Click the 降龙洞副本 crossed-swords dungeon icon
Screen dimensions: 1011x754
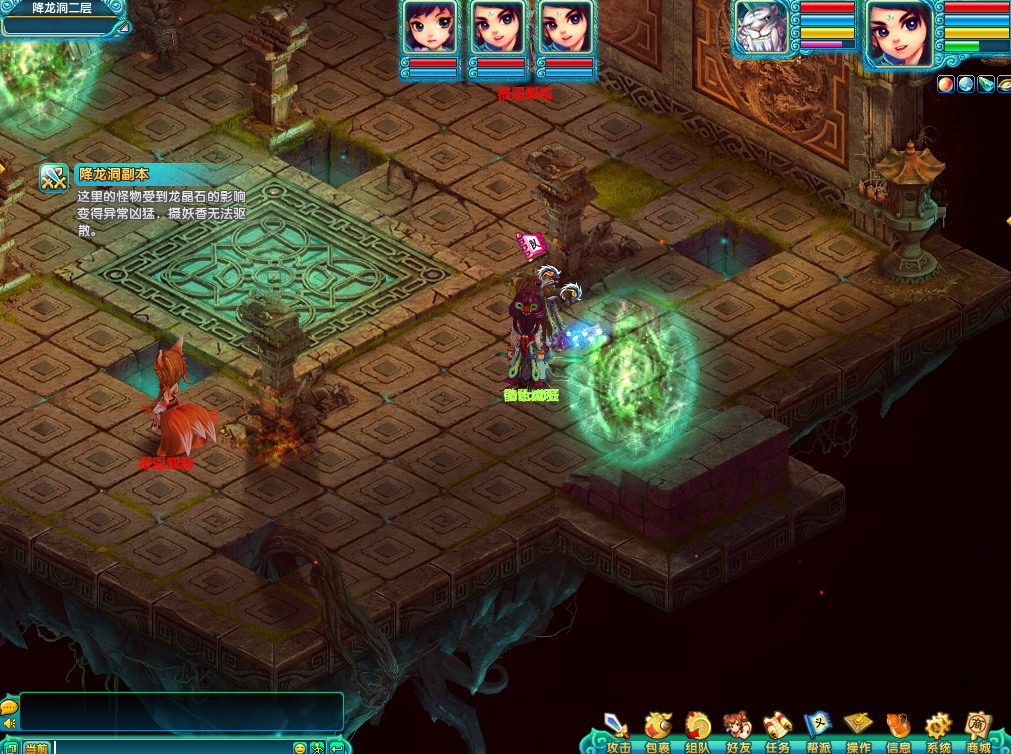point(53,177)
